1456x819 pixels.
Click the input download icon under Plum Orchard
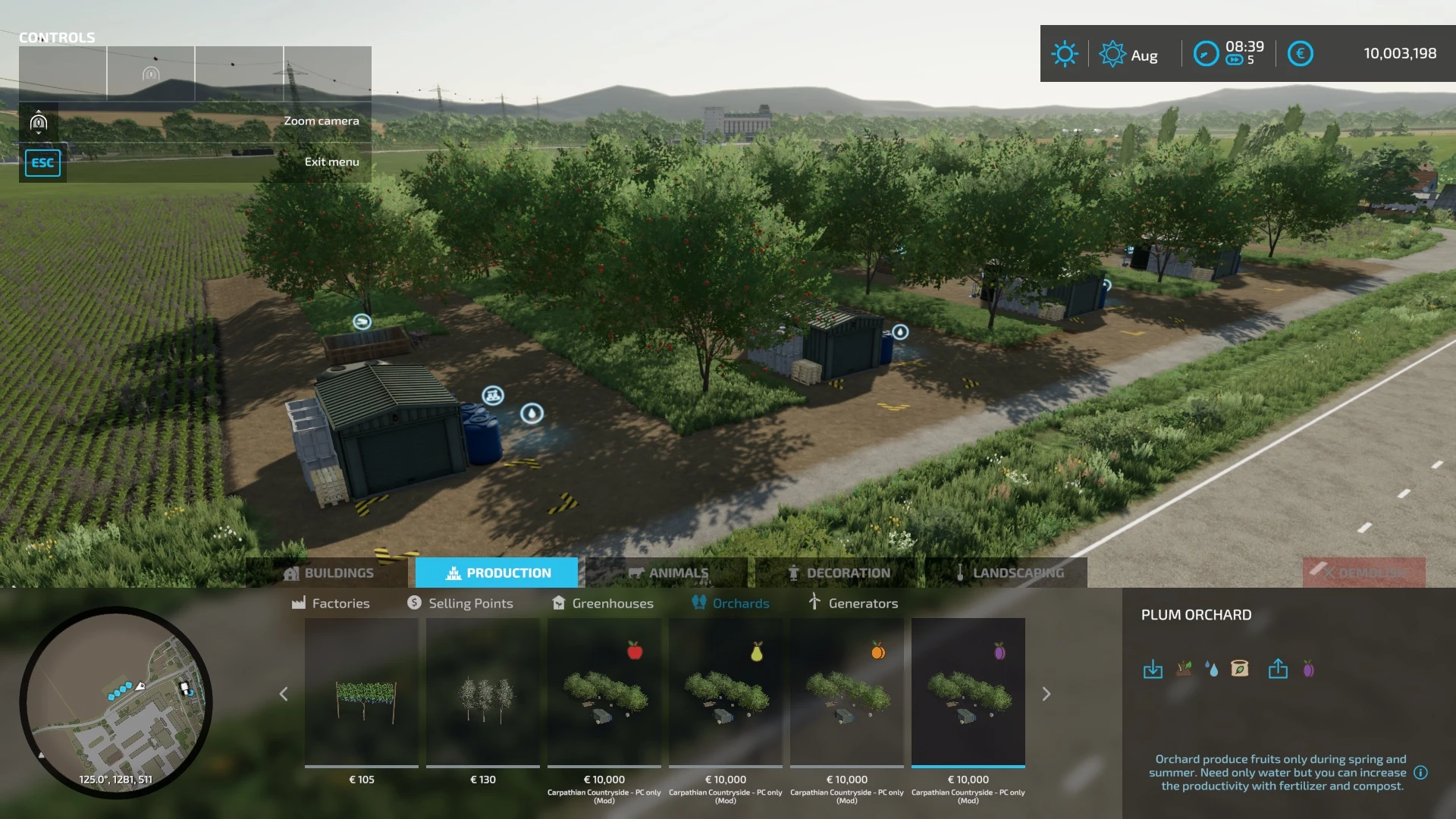pyautogui.click(x=1153, y=670)
